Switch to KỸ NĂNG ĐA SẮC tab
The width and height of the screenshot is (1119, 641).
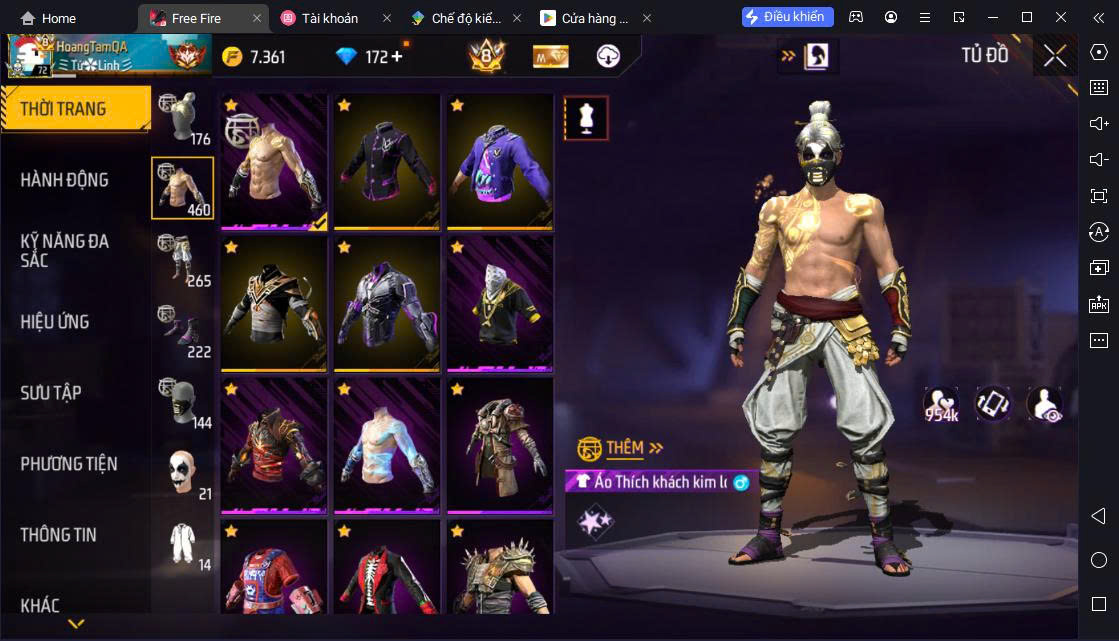[65, 250]
